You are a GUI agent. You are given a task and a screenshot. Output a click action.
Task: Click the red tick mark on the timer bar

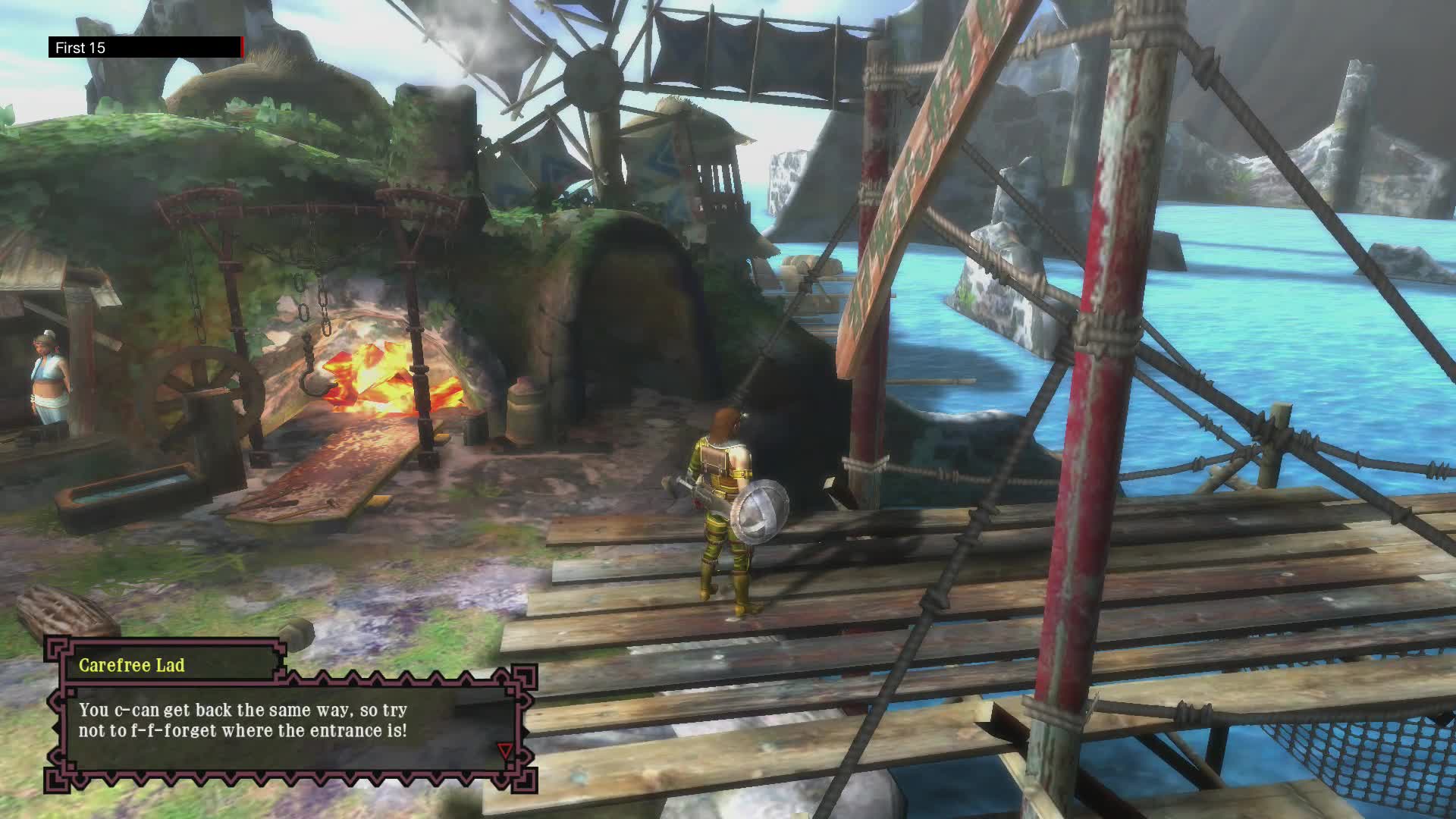pos(241,47)
